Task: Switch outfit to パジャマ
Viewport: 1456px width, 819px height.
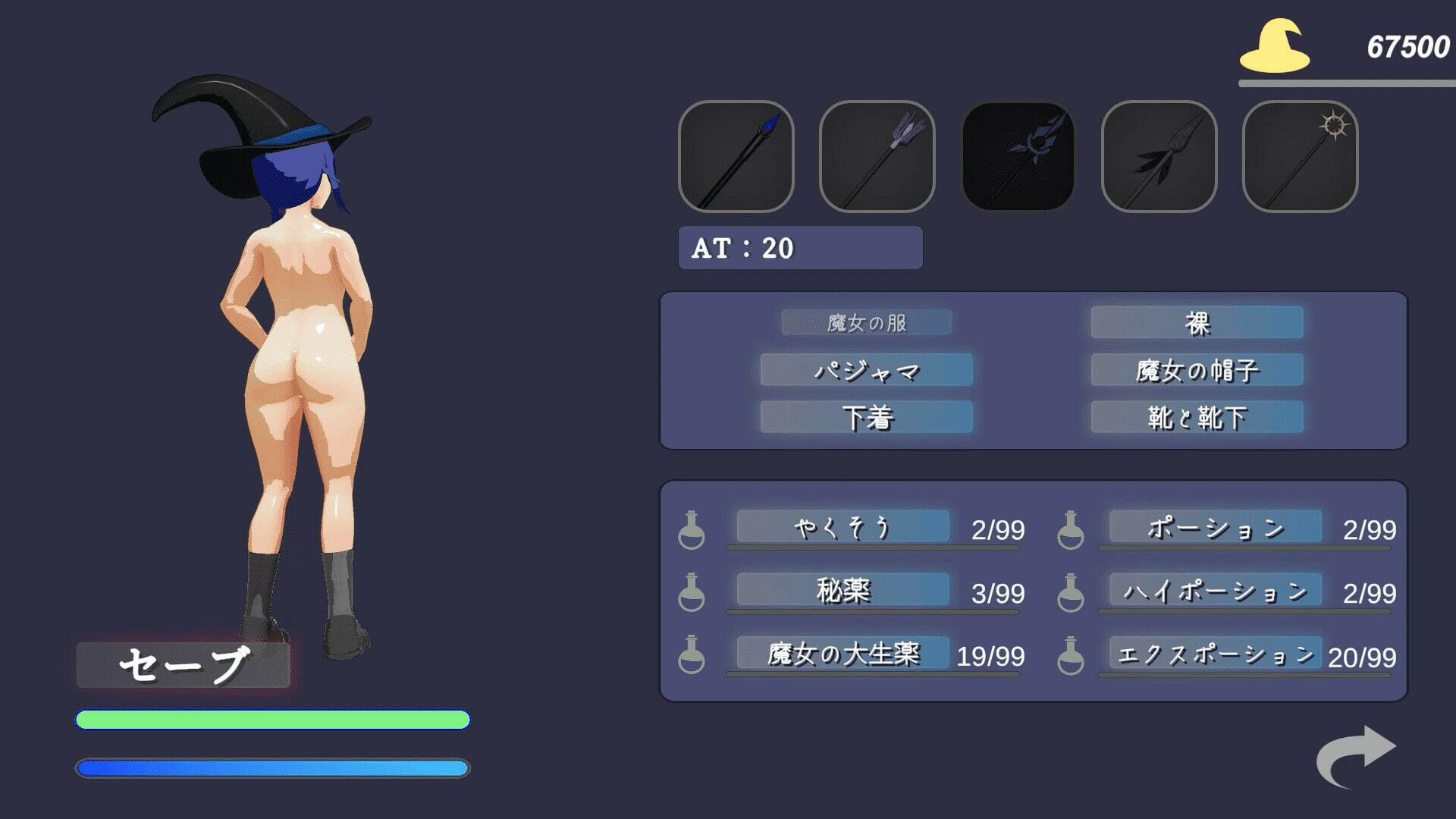Action: 866,370
